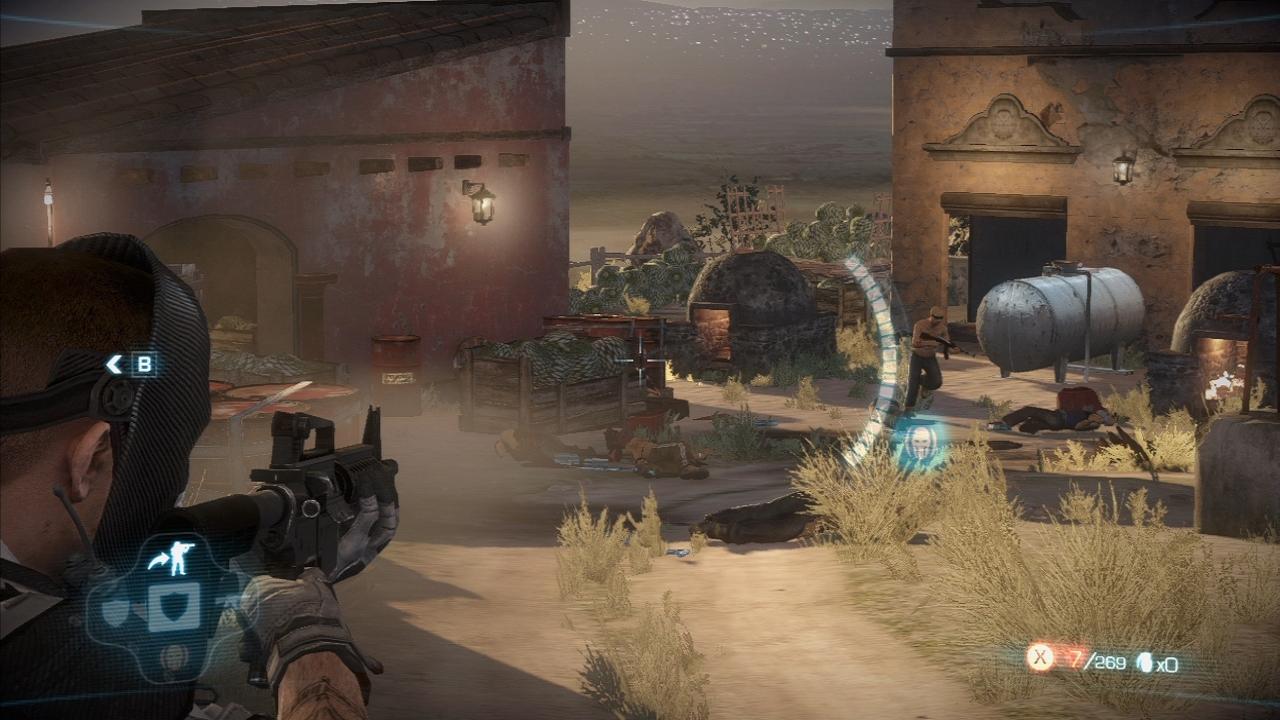Select the soldier aiming icon on the command wheel

pyautogui.click(x=178, y=557)
